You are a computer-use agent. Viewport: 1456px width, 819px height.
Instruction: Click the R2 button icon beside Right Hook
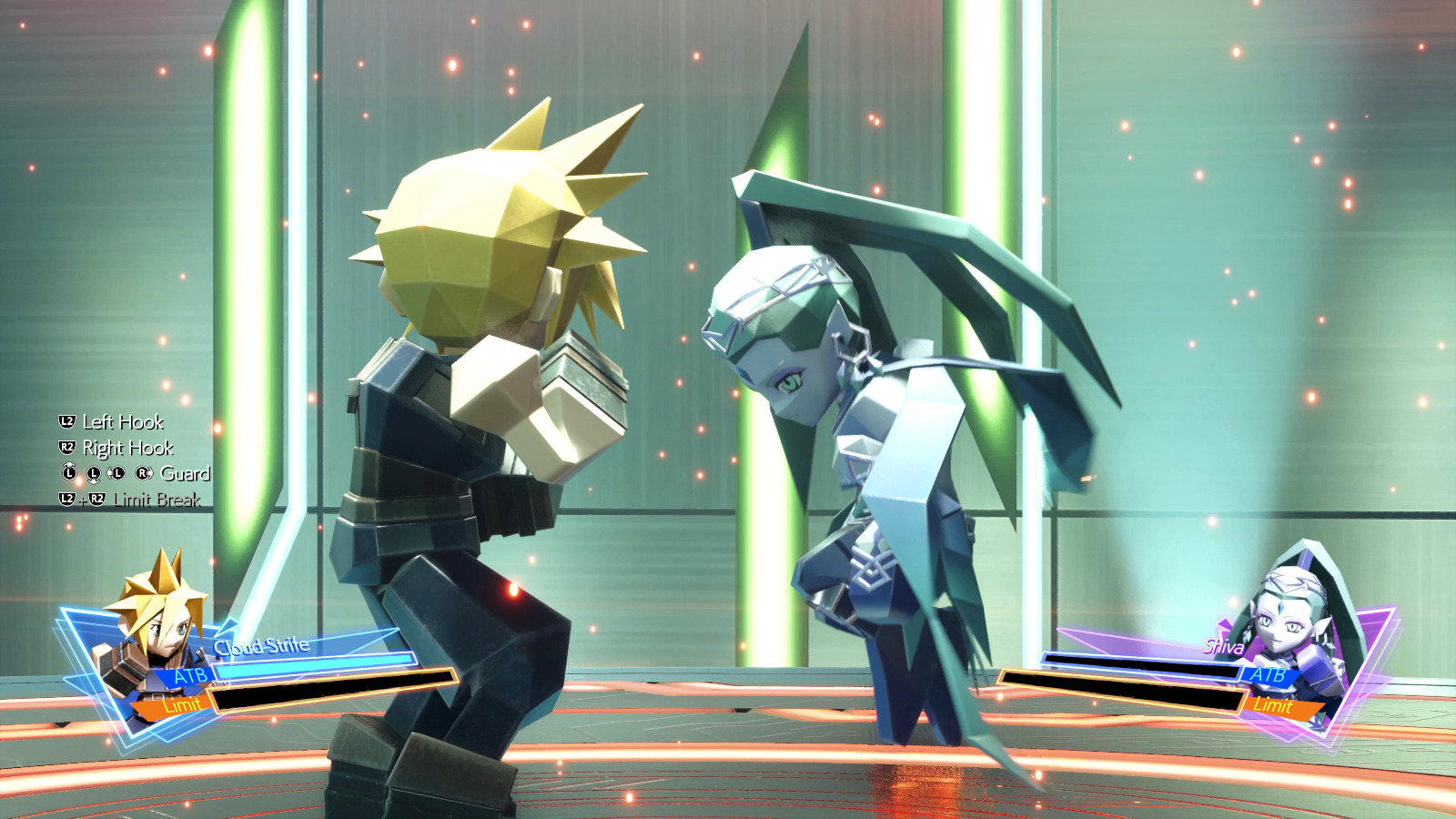tap(66, 447)
